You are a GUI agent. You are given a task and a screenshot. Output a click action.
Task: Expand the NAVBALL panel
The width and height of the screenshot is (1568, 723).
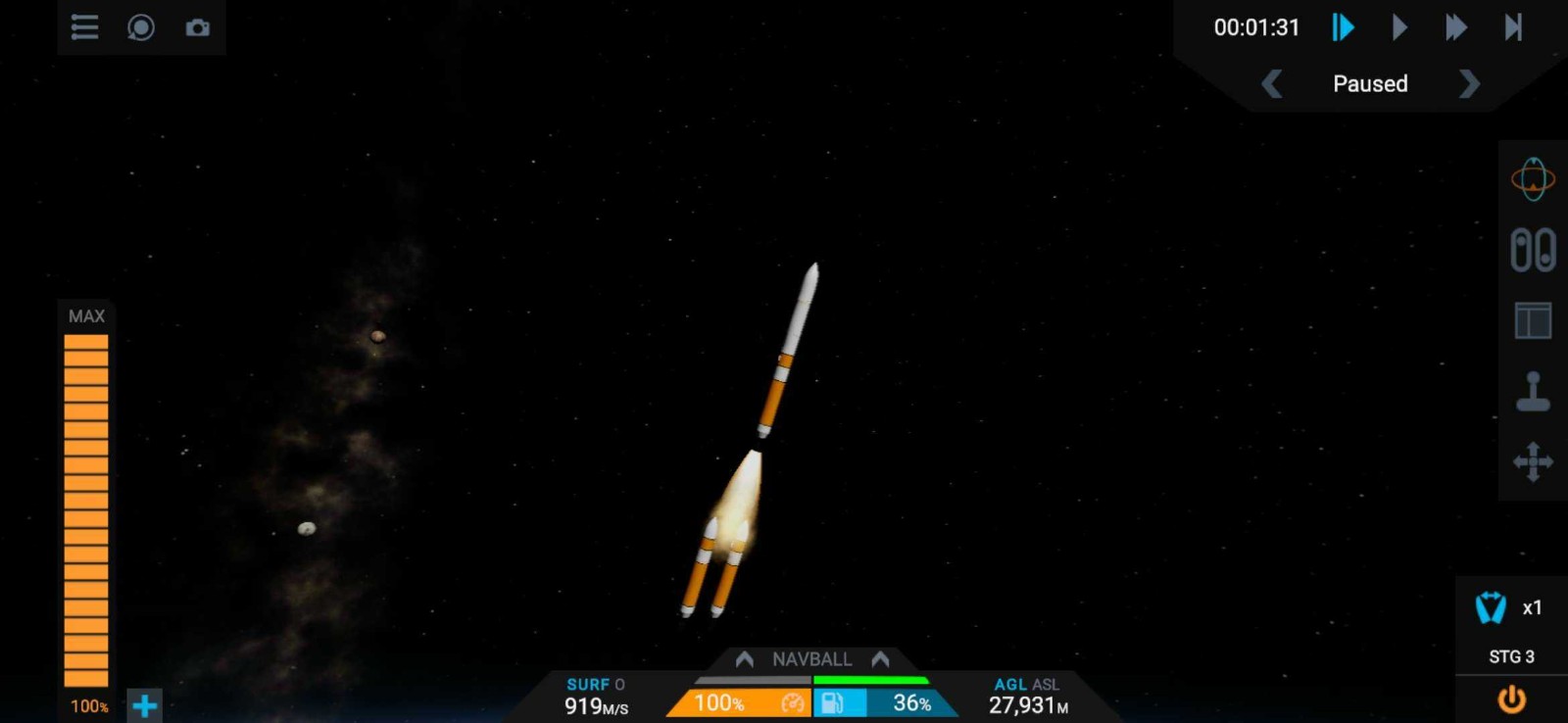coord(811,658)
